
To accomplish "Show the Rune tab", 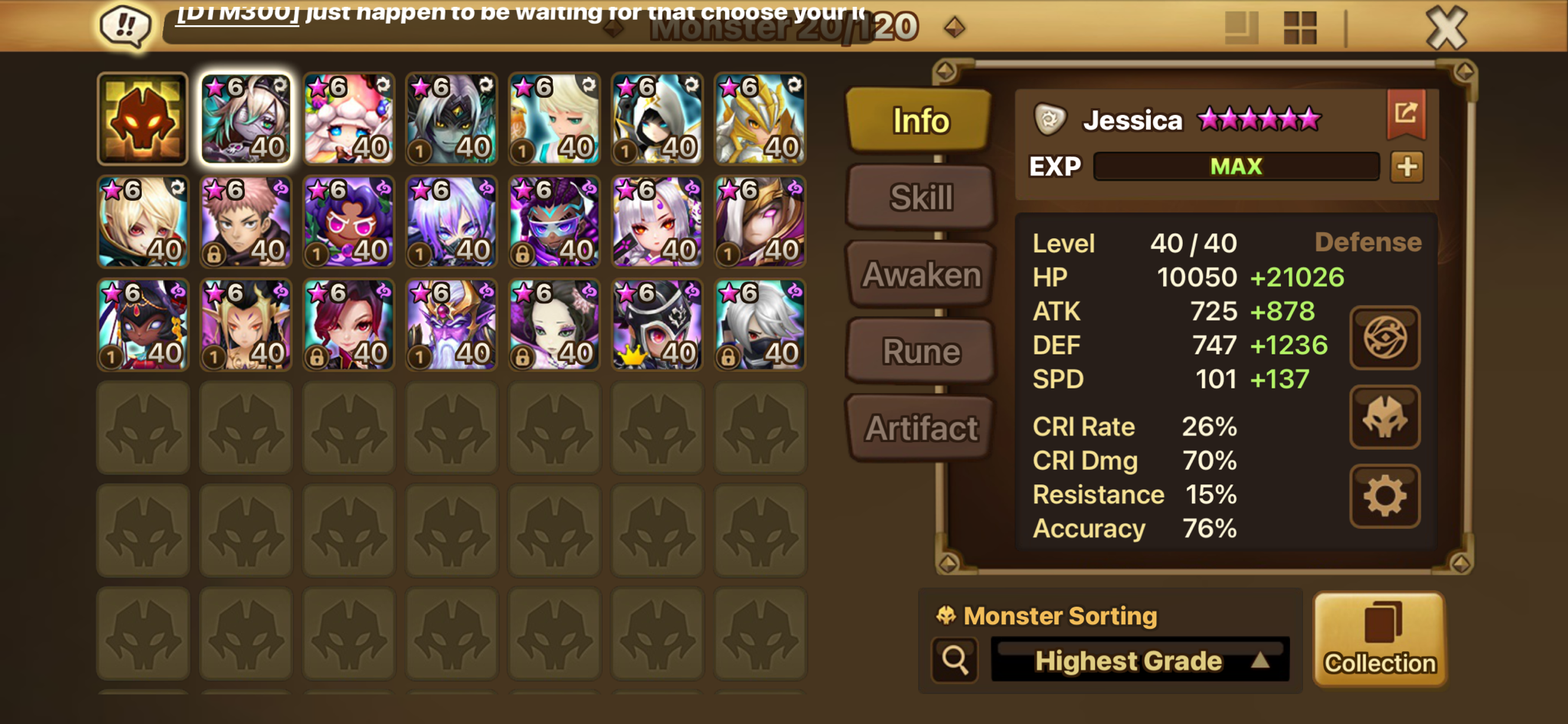I will [921, 352].
